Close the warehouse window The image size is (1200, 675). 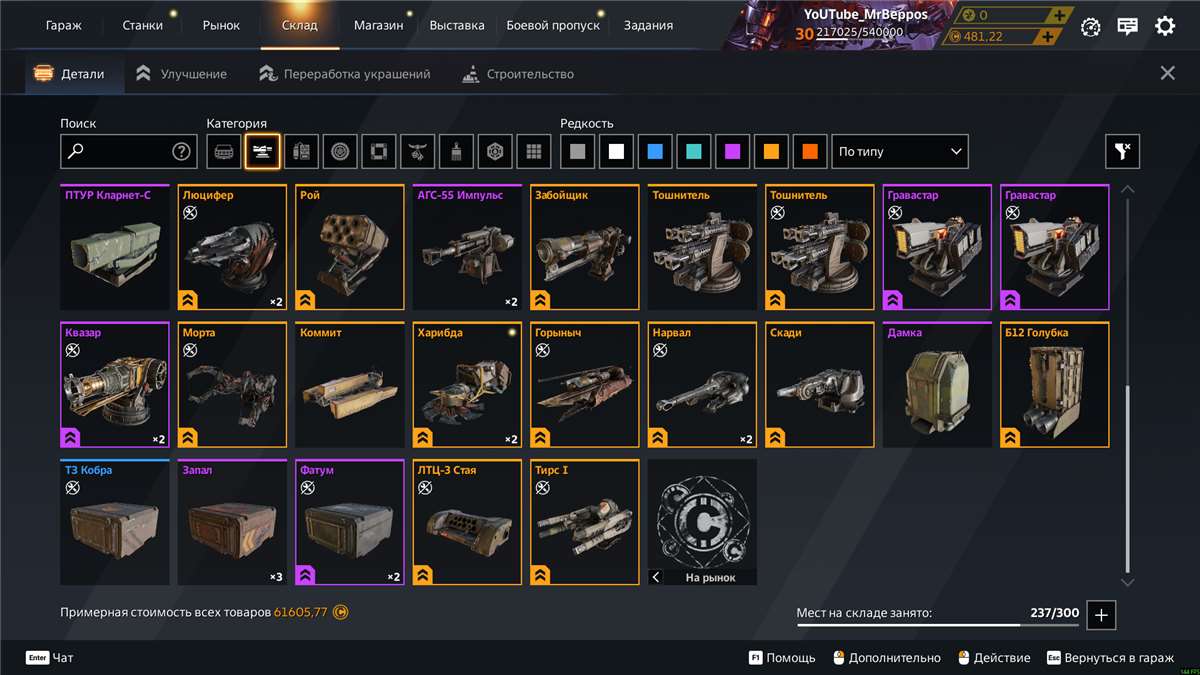tap(1167, 73)
